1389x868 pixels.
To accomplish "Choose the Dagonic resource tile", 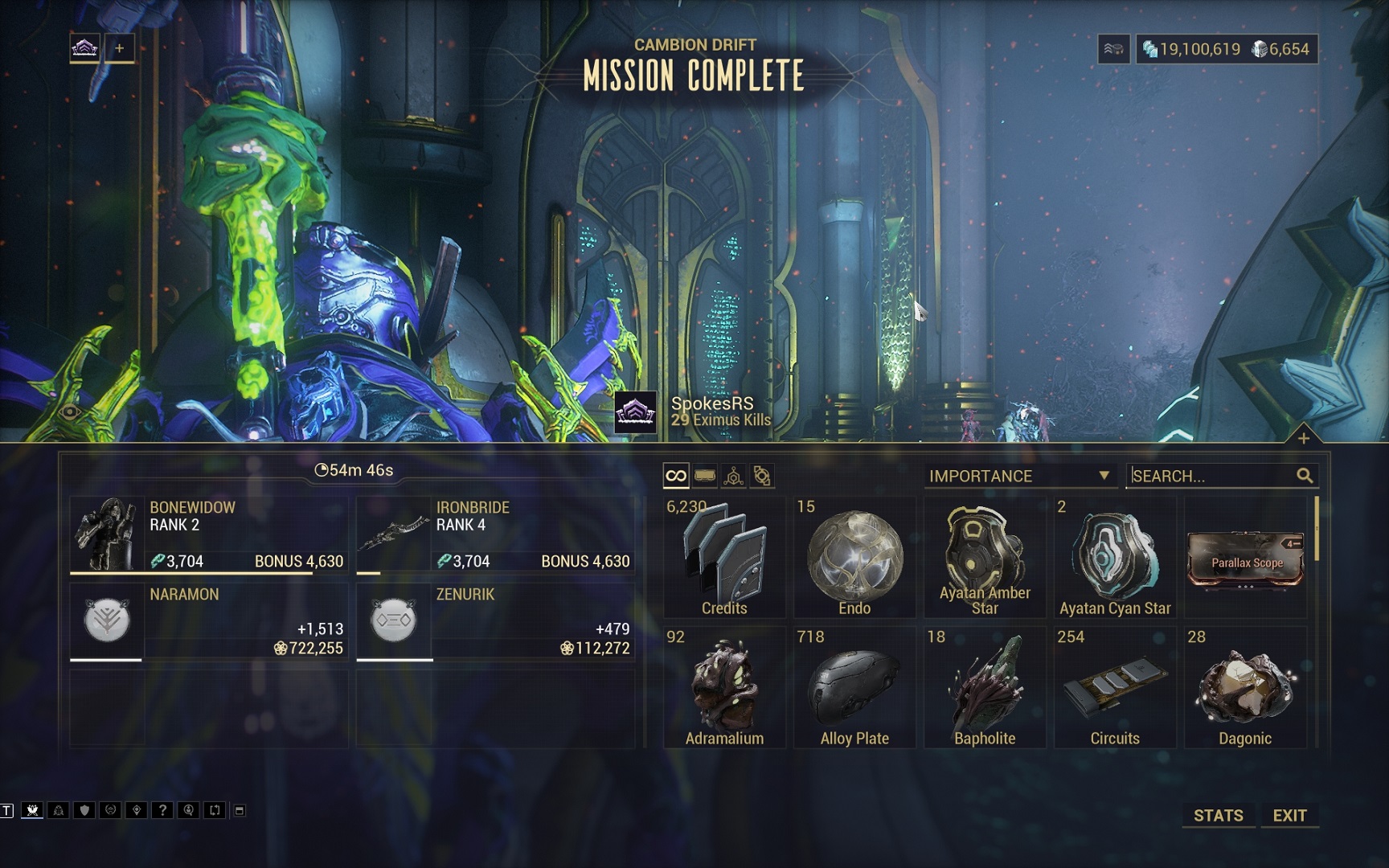I will 1245,688.
